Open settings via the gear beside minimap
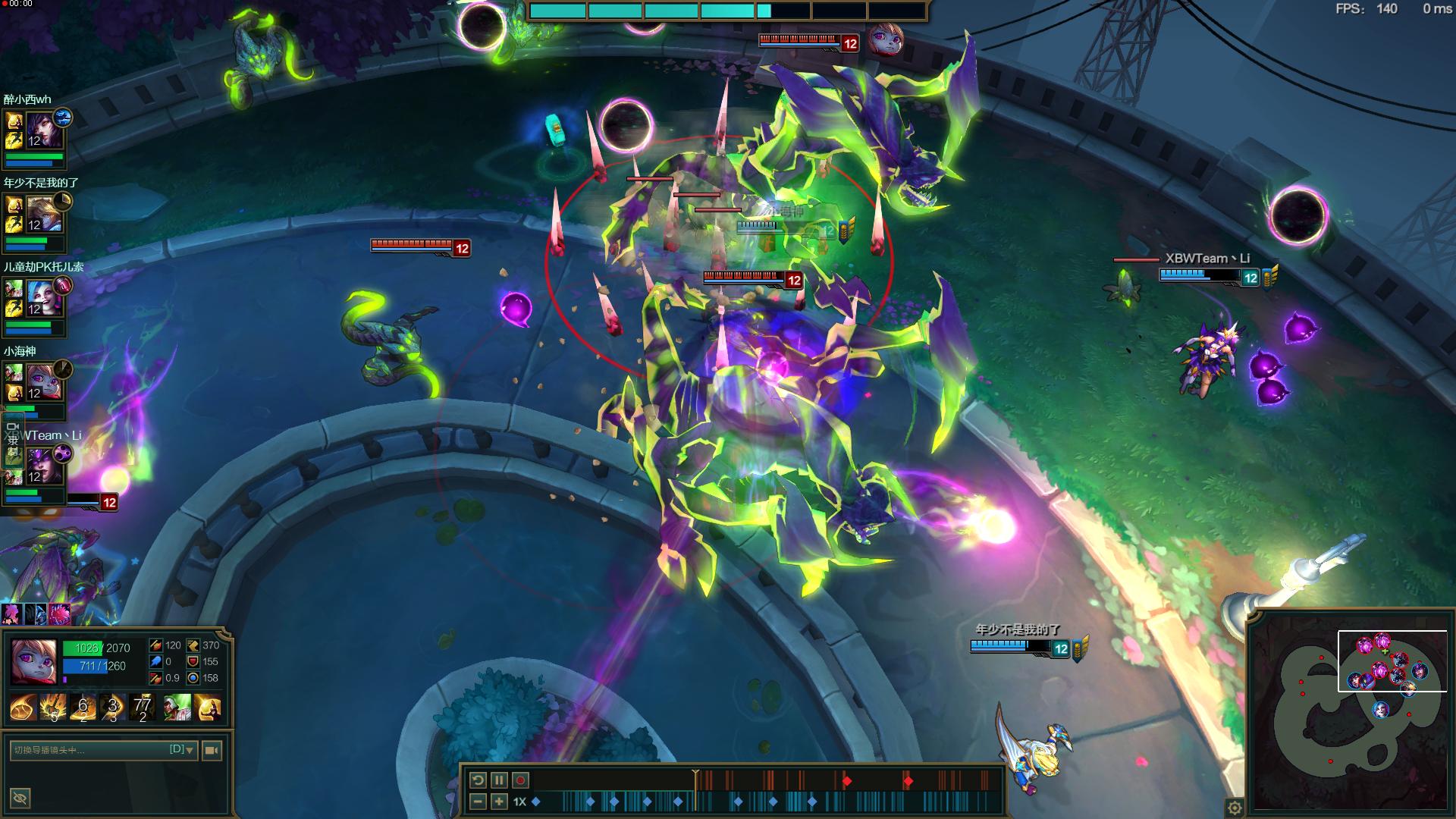This screenshot has width=1456, height=819. 1235,808
